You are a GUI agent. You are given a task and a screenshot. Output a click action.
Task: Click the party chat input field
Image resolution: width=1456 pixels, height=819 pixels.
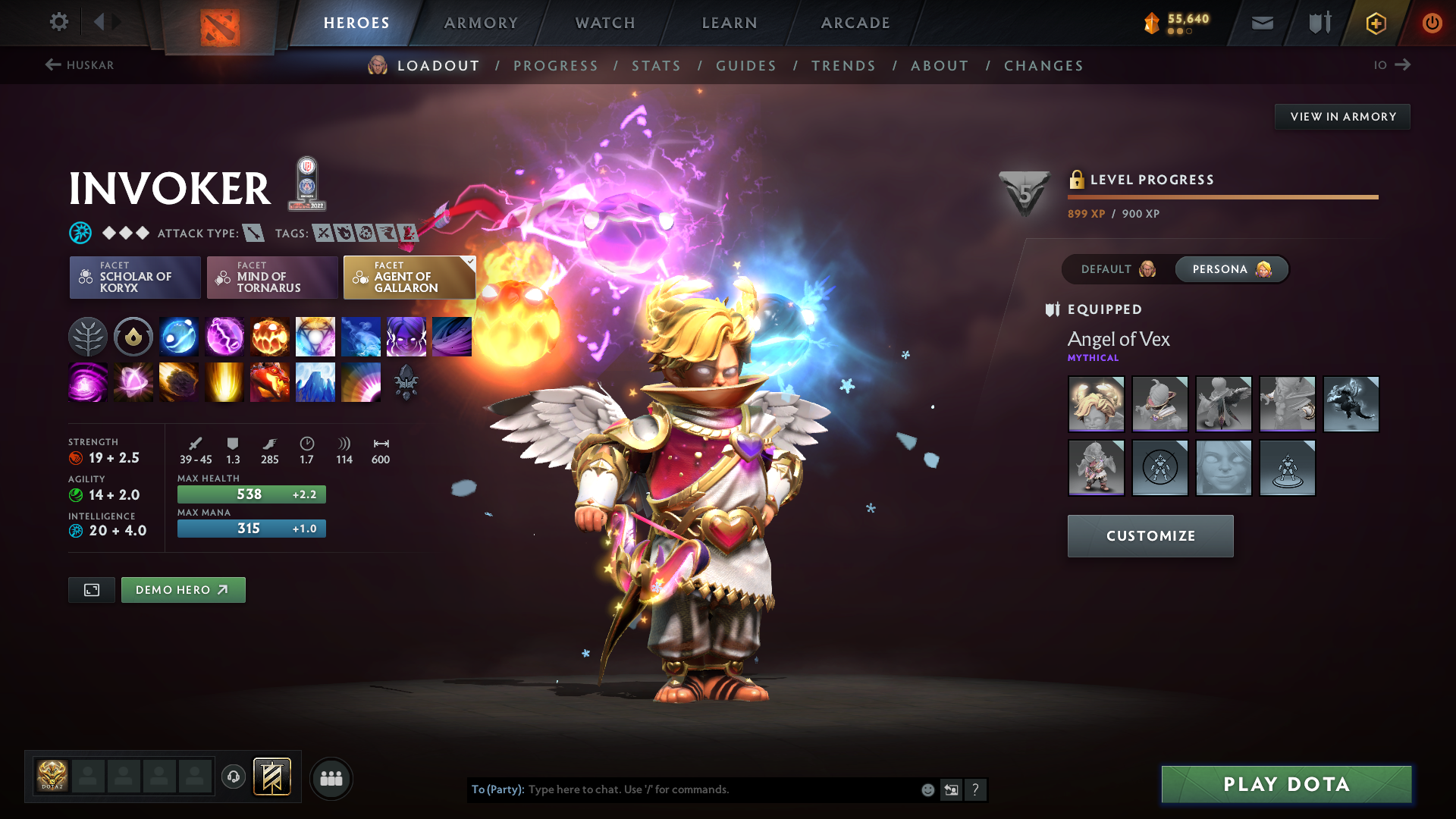[720, 789]
